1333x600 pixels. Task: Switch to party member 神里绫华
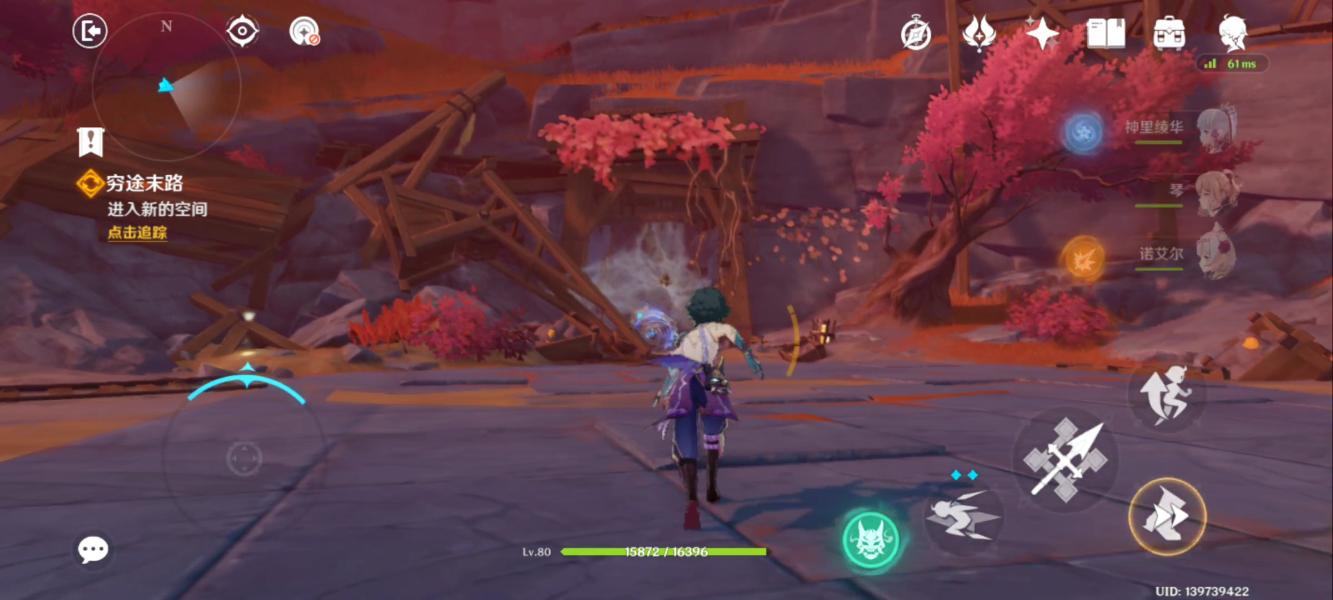click(1214, 129)
